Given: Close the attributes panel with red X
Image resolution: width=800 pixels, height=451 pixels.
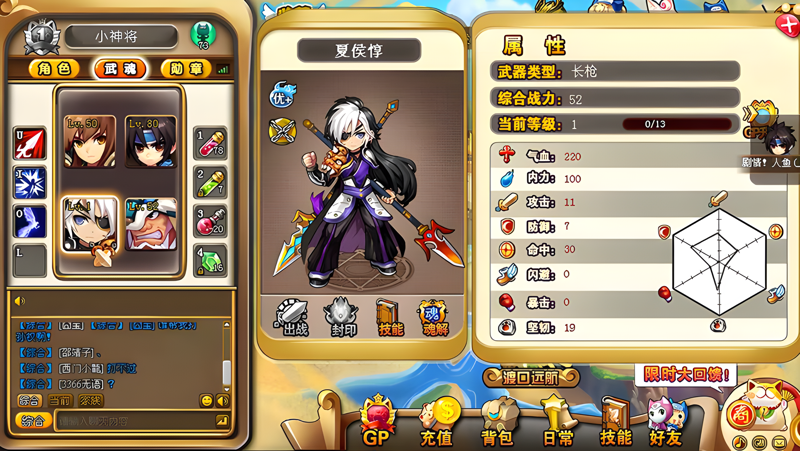Looking at the screenshot, I should point(787,24).
